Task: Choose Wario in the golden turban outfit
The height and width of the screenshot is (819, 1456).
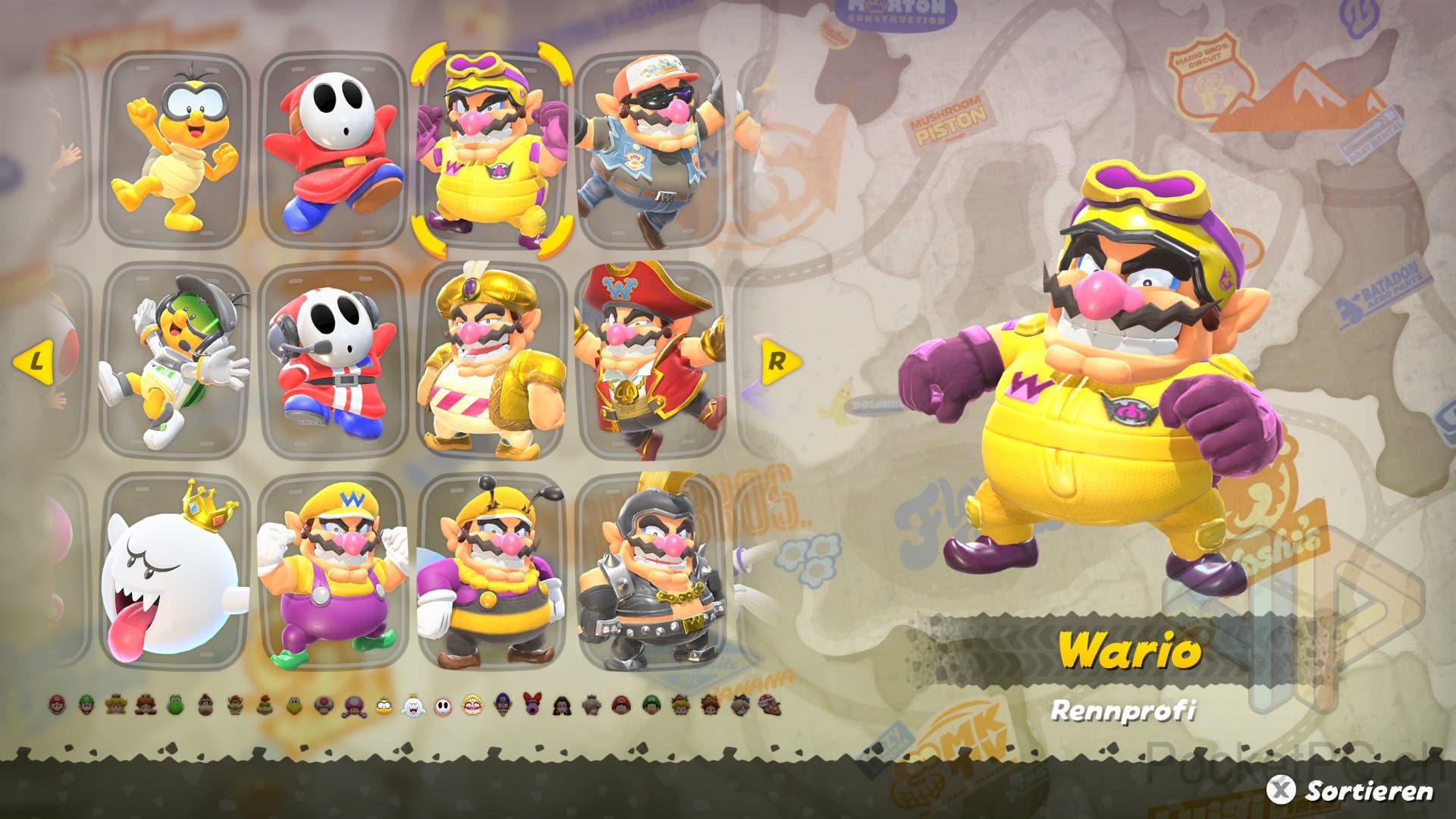Action: tap(491, 361)
